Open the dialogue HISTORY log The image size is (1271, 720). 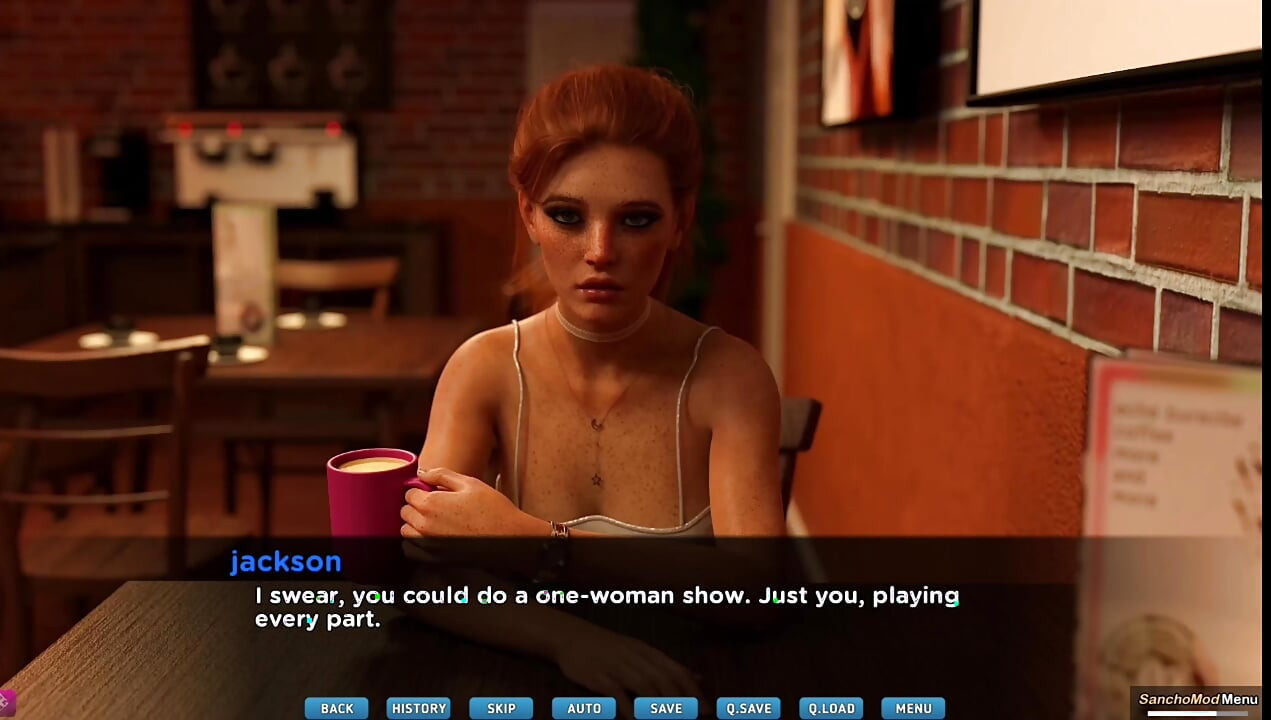[418, 708]
